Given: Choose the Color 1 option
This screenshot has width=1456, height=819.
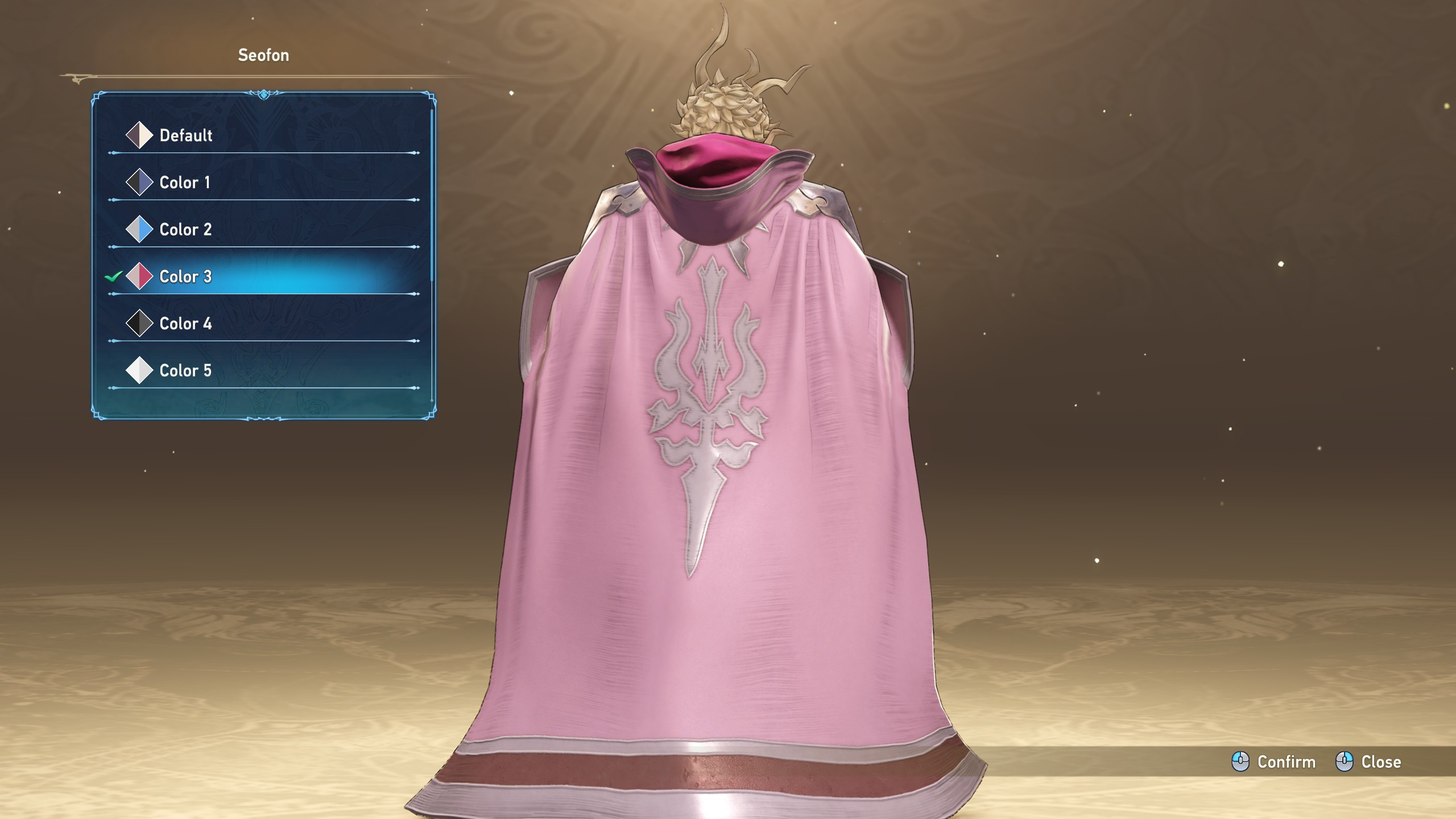Looking at the screenshot, I should (x=184, y=183).
